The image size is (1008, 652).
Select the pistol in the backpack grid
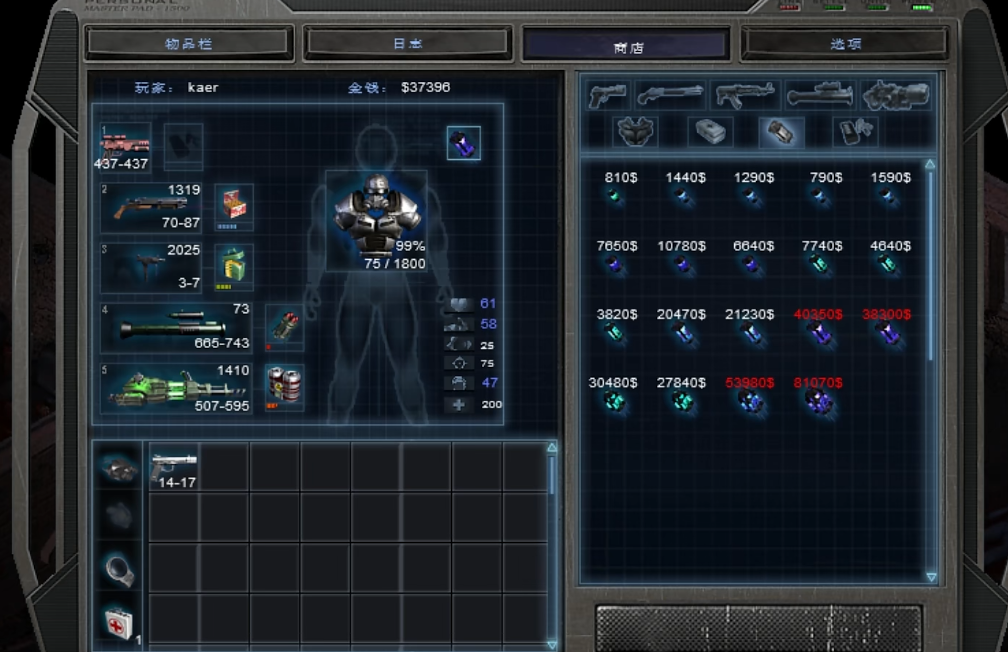click(174, 468)
